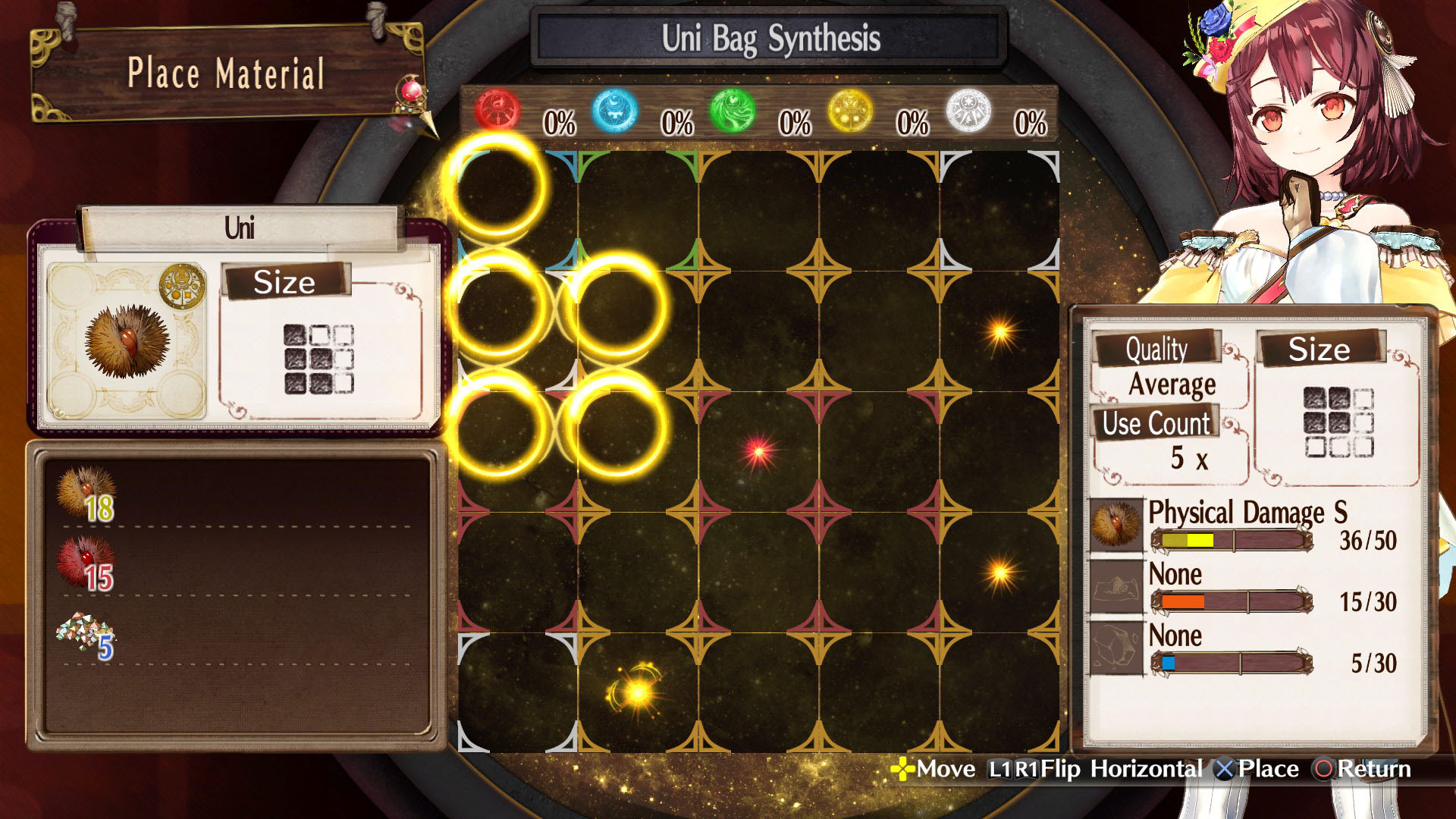Select the white light element orb
Viewport: 1456px width, 819px height.
click(x=968, y=111)
